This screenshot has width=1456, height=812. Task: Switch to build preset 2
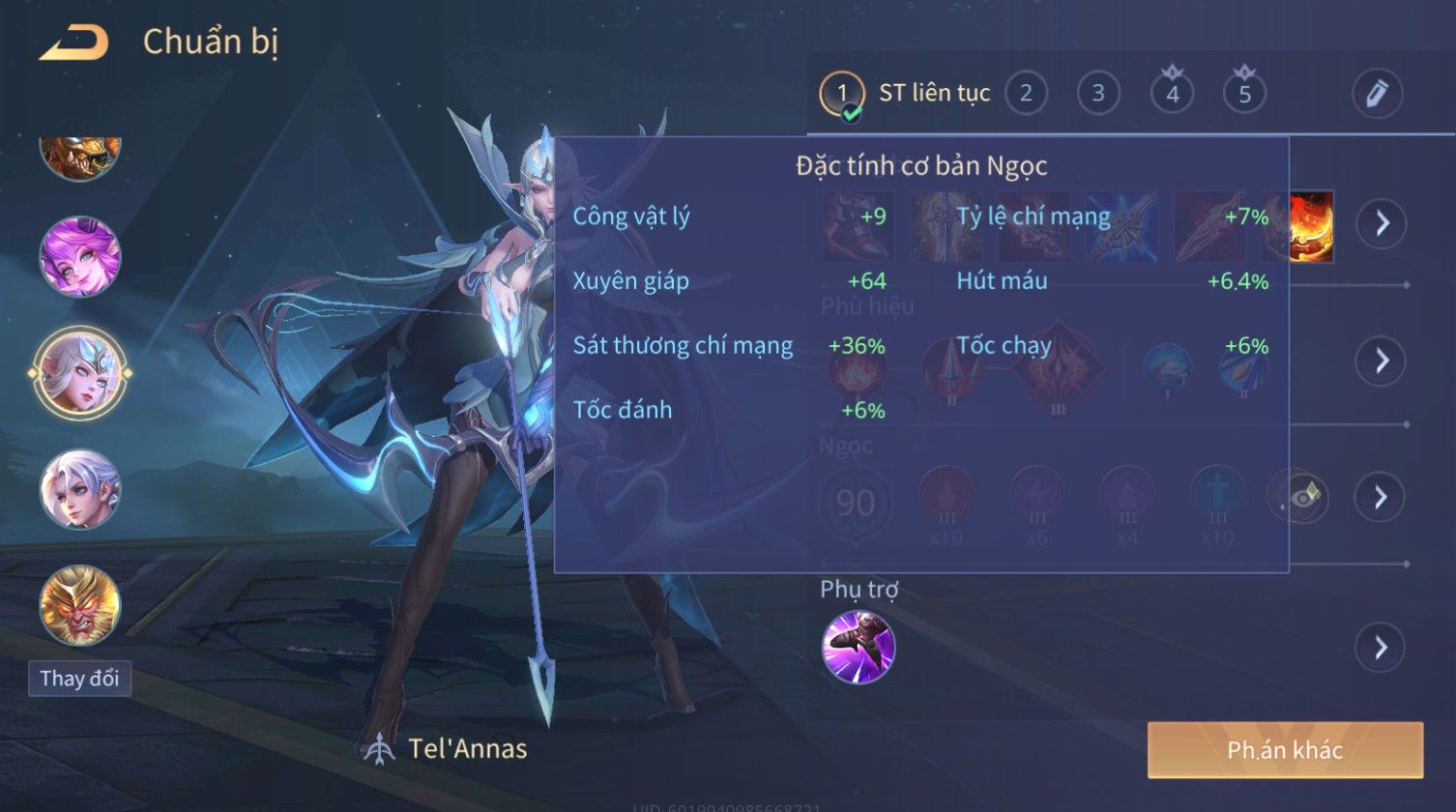tap(1026, 94)
